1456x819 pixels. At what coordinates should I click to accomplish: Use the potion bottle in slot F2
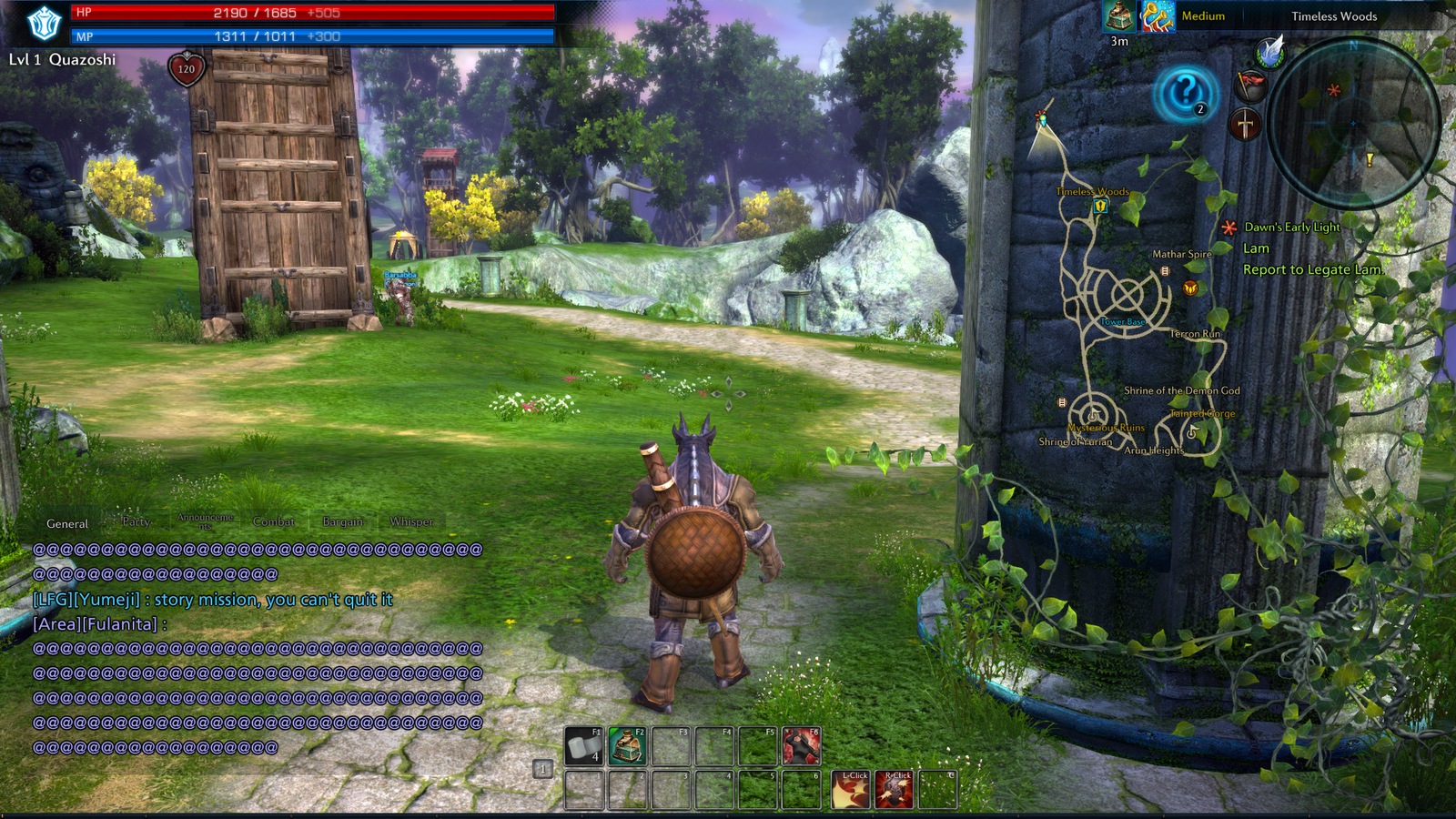(x=627, y=746)
